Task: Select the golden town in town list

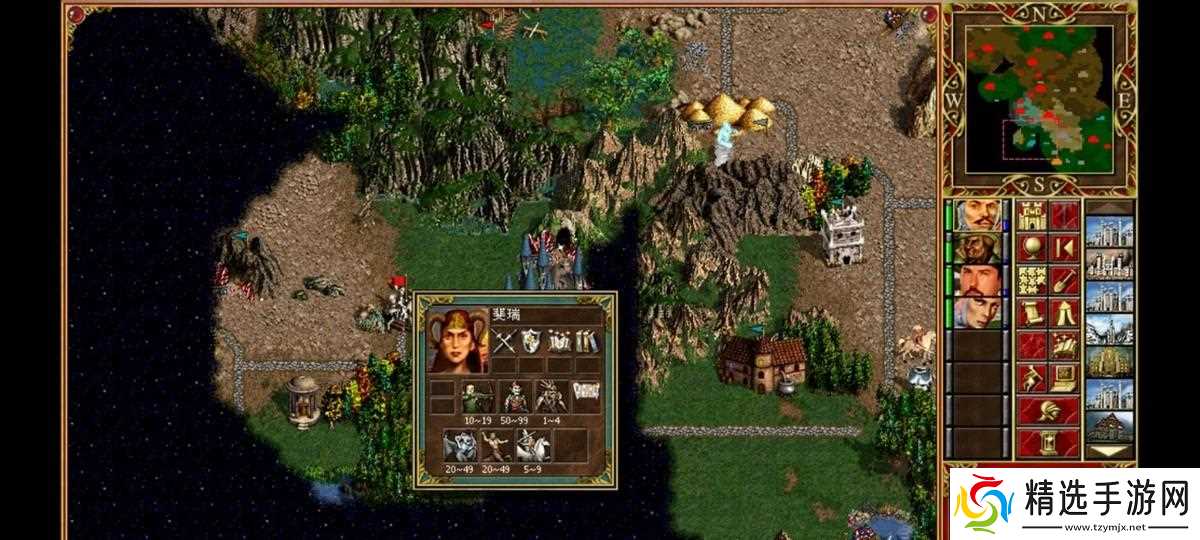Action: [1109, 362]
